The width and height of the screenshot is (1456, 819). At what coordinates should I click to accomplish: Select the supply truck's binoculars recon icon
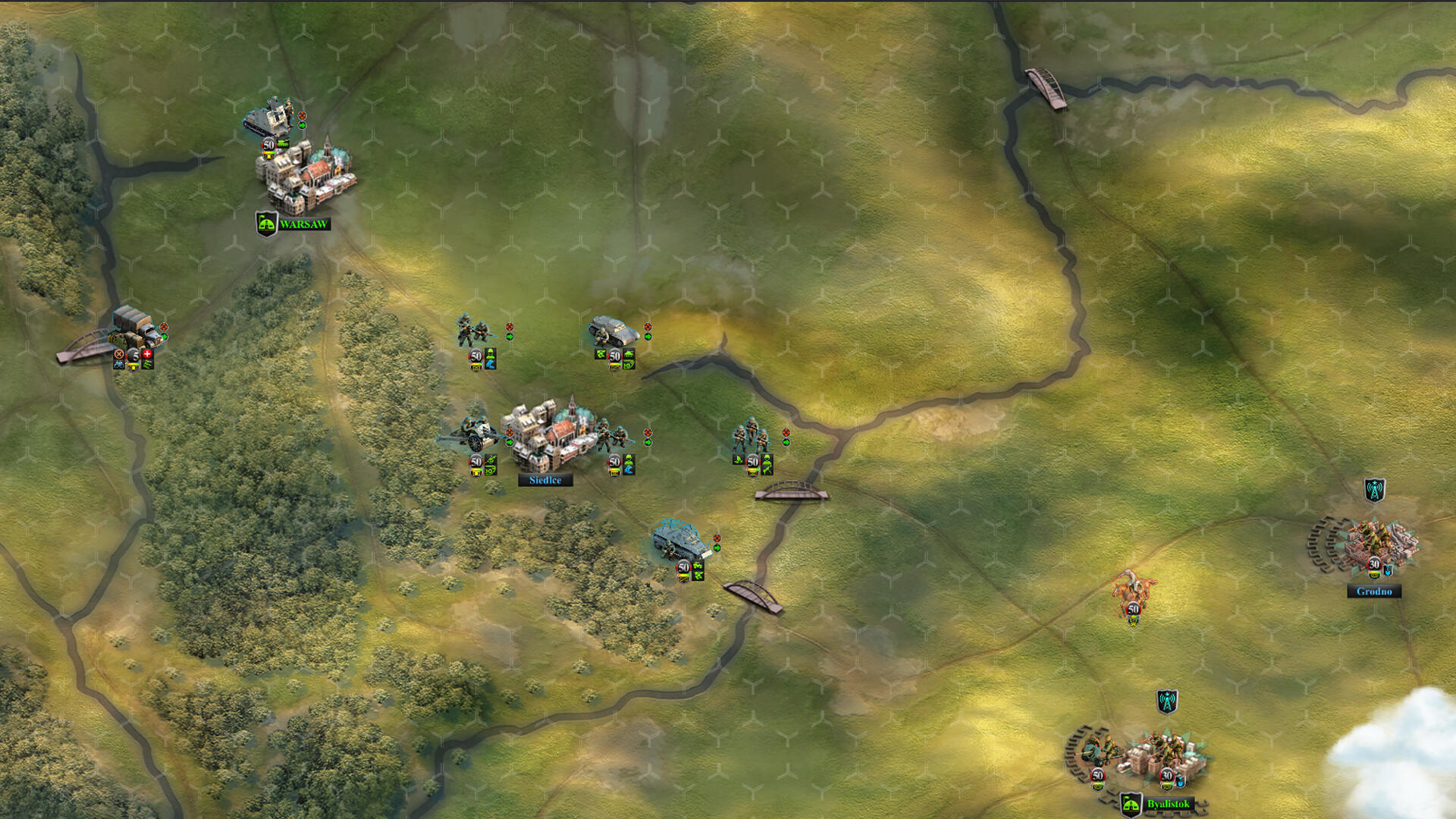(x=118, y=365)
